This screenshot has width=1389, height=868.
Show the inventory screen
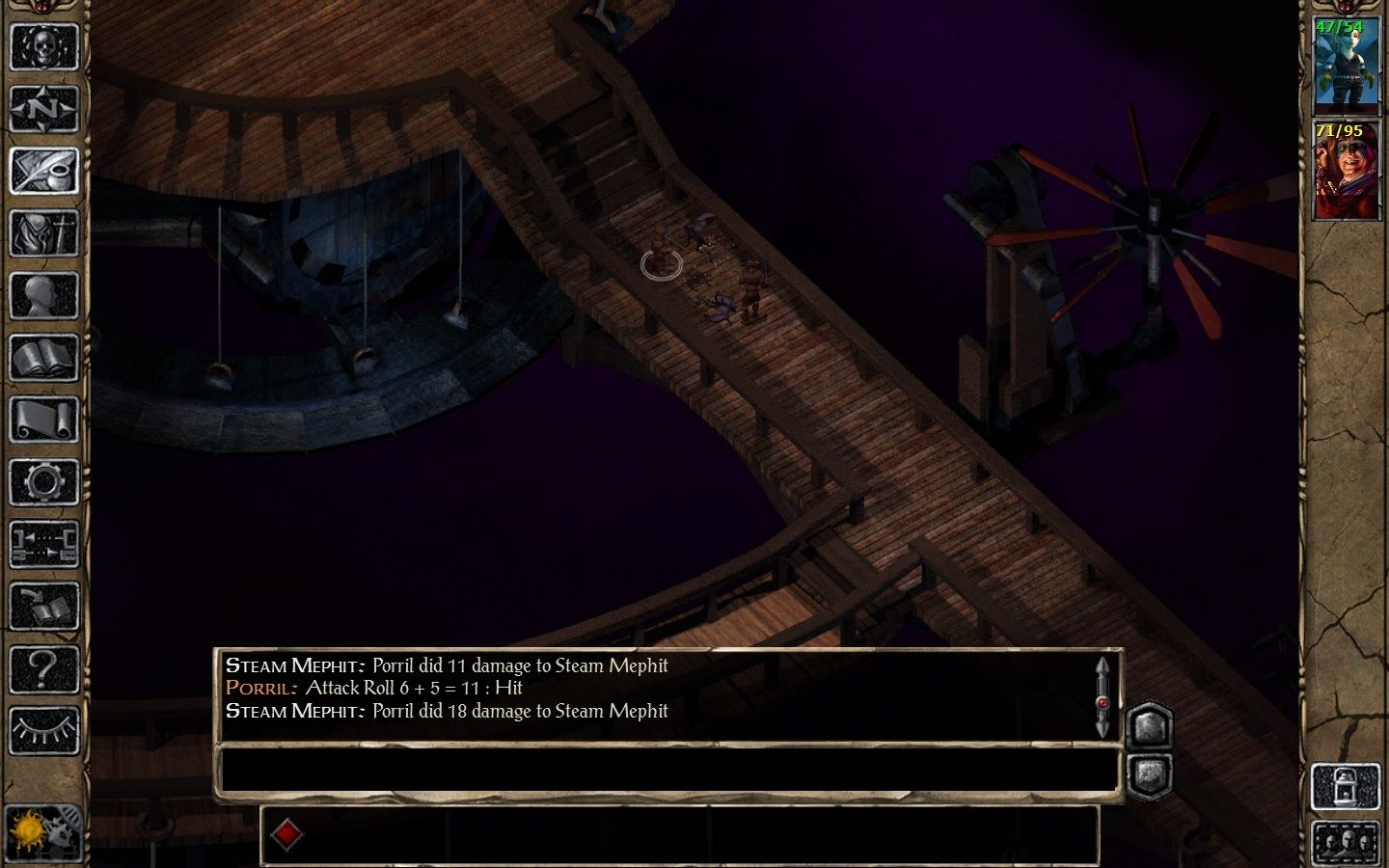(x=43, y=232)
